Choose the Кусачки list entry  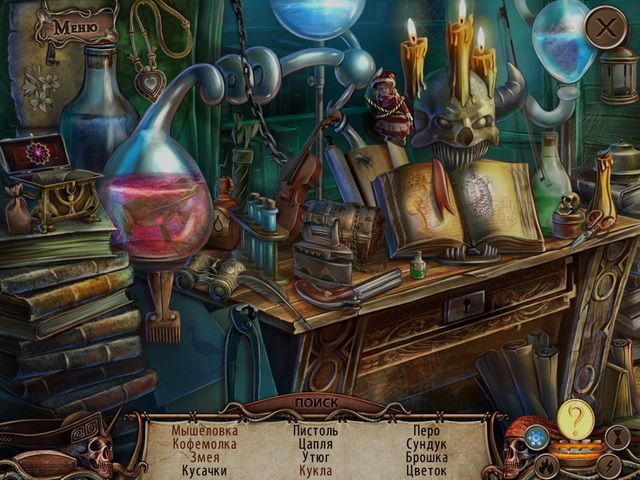point(205,470)
